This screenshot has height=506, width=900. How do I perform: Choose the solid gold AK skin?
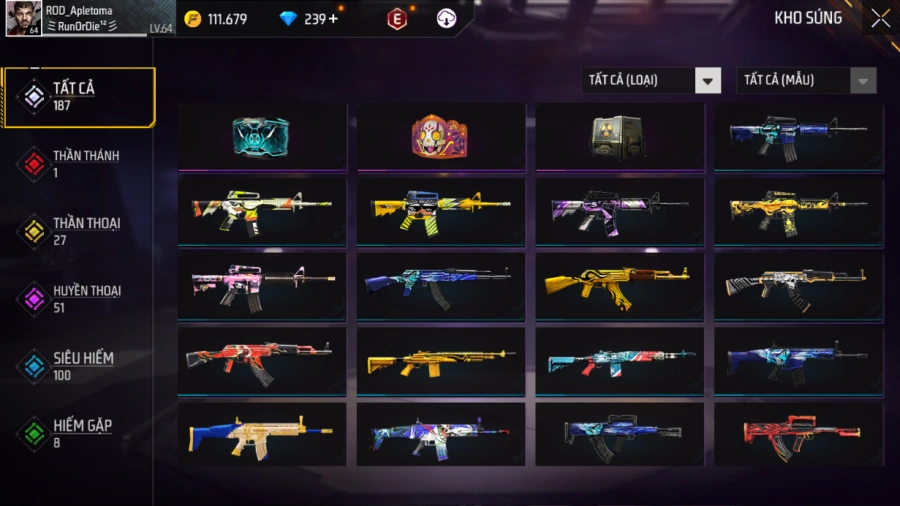coord(619,284)
